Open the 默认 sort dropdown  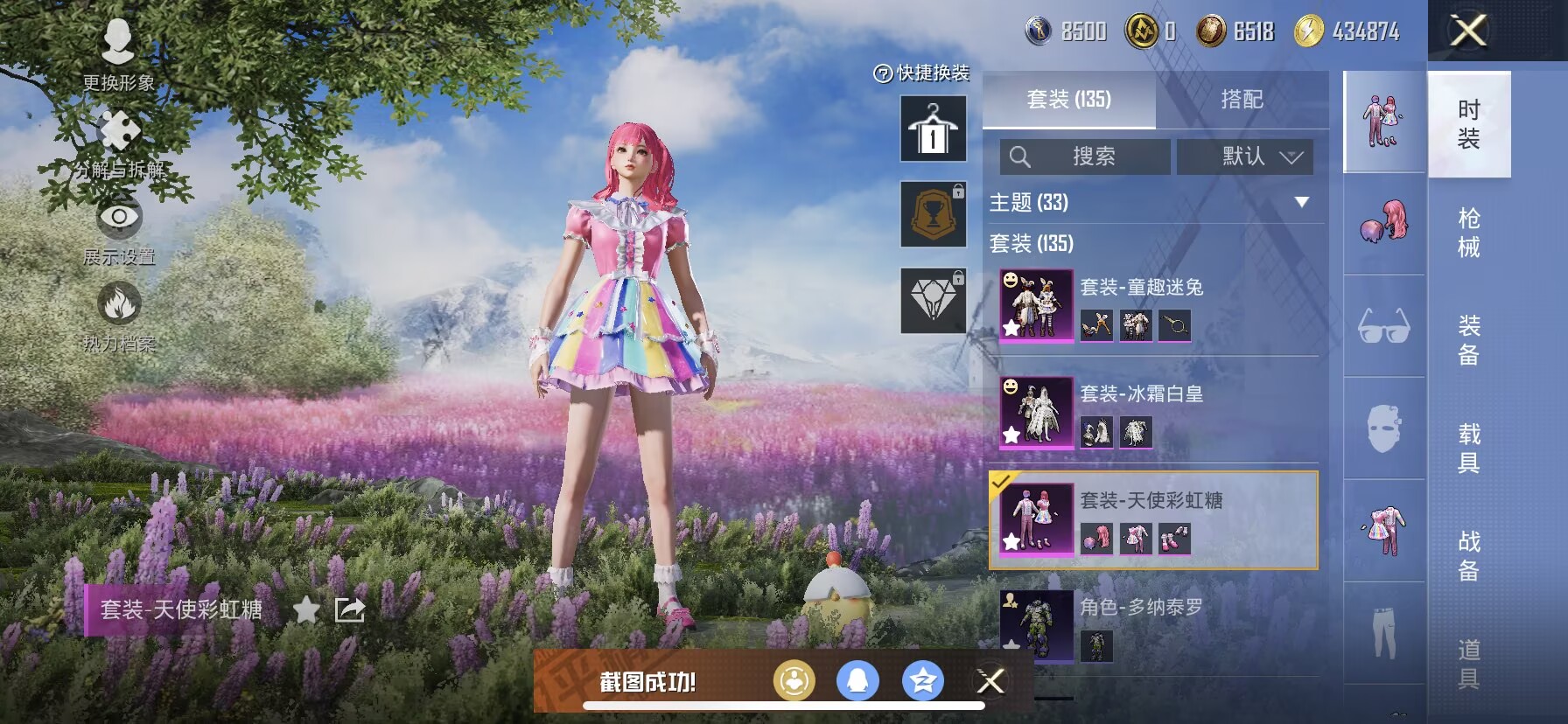(x=1245, y=157)
